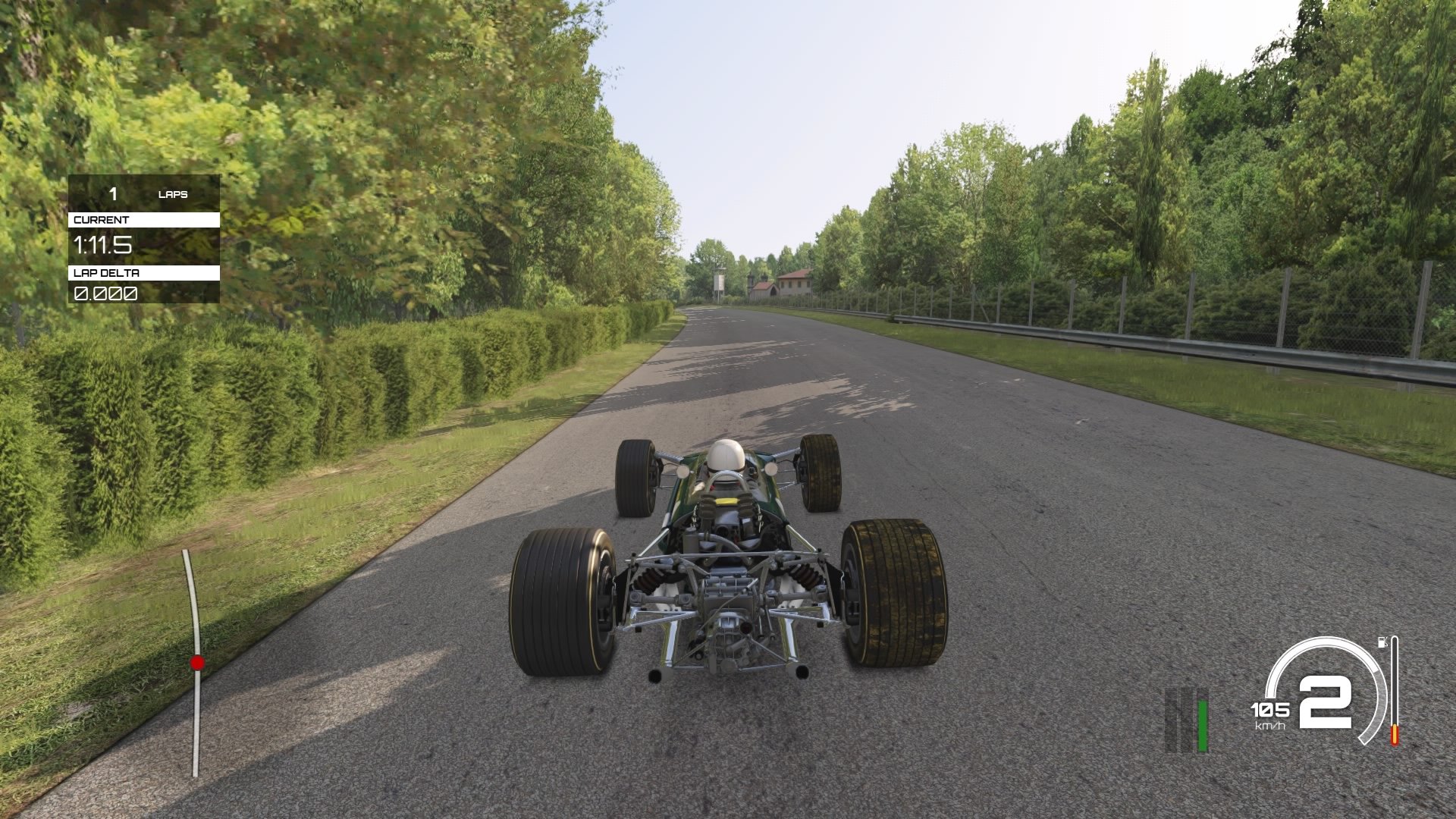Click the 1:11.5 current time value
The width and height of the screenshot is (1456, 819).
tap(102, 245)
